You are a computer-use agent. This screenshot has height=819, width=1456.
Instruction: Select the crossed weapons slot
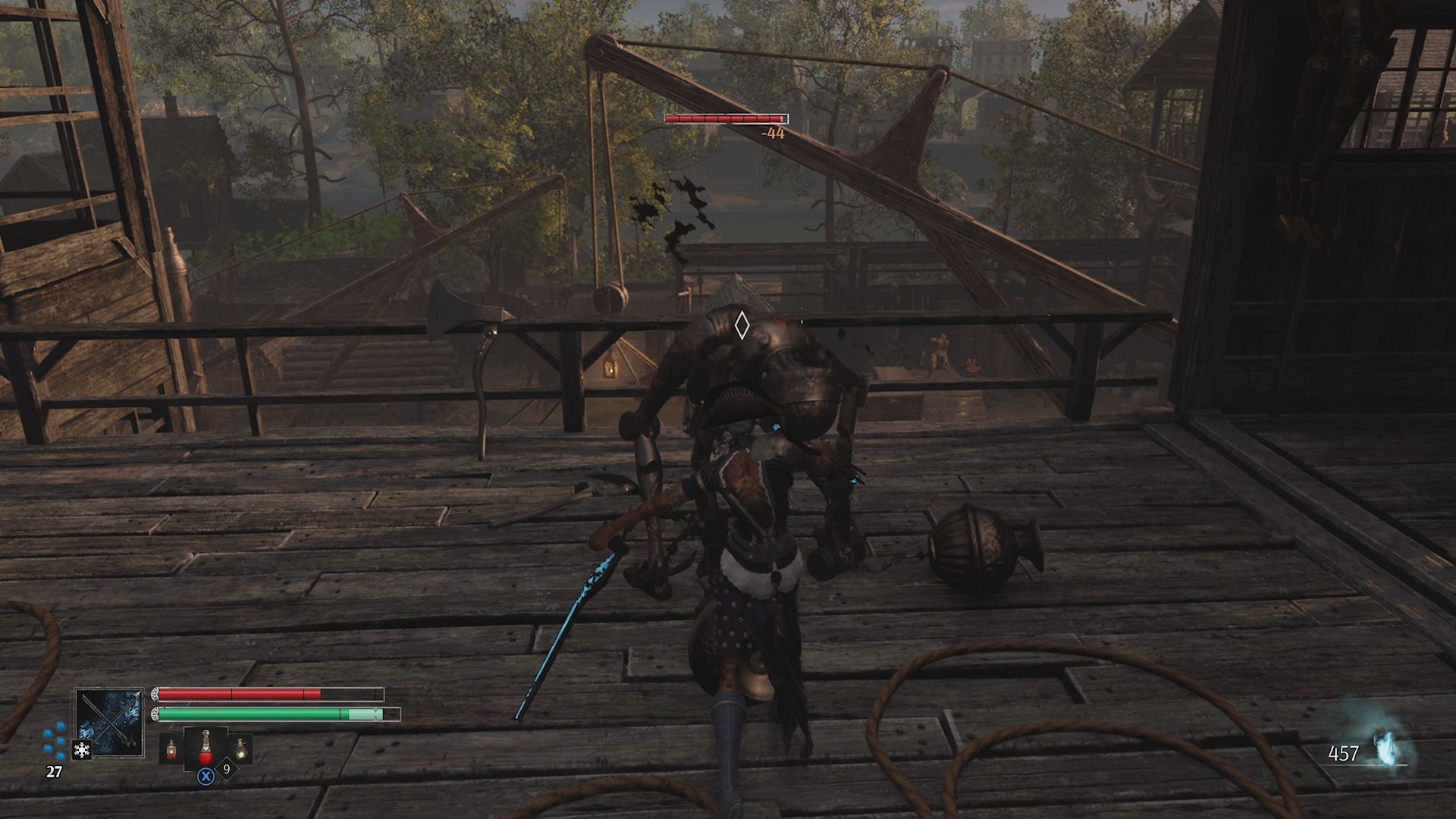tap(109, 723)
